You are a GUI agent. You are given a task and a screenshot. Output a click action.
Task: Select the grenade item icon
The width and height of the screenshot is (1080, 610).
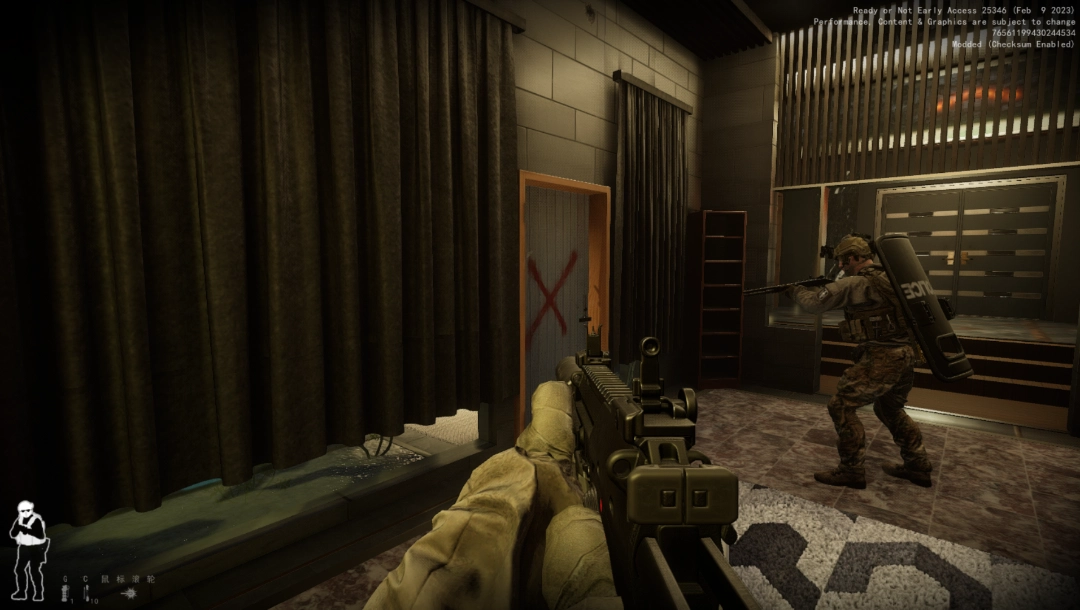66,594
